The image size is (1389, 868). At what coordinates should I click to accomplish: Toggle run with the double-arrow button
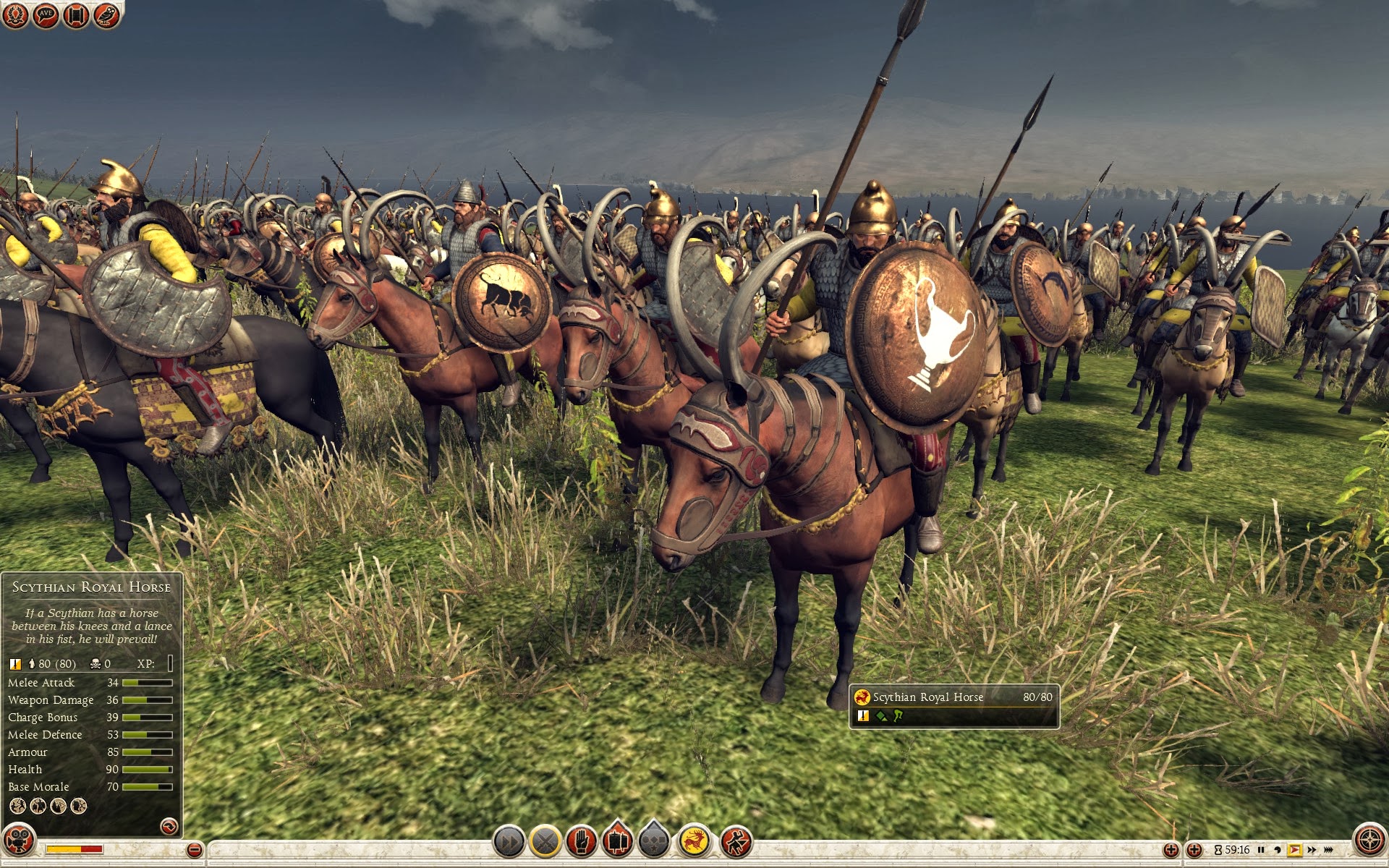(x=509, y=842)
